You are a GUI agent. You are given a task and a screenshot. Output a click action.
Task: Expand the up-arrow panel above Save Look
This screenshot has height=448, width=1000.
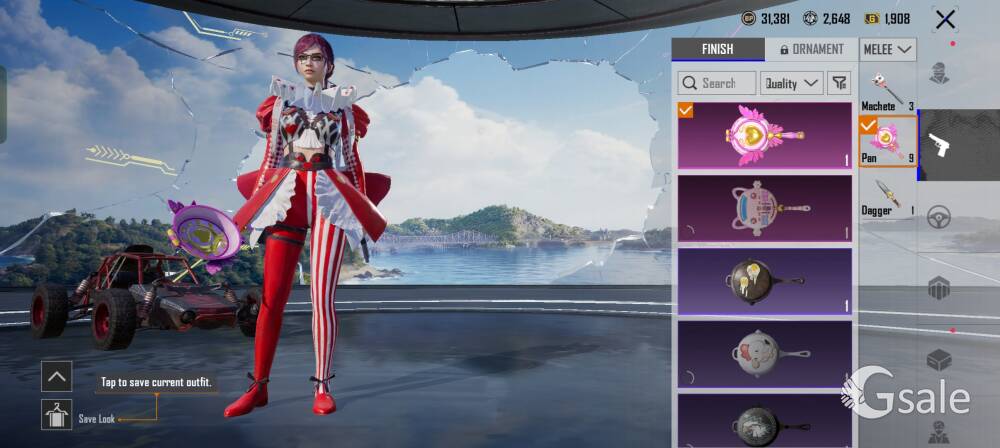coord(56,376)
